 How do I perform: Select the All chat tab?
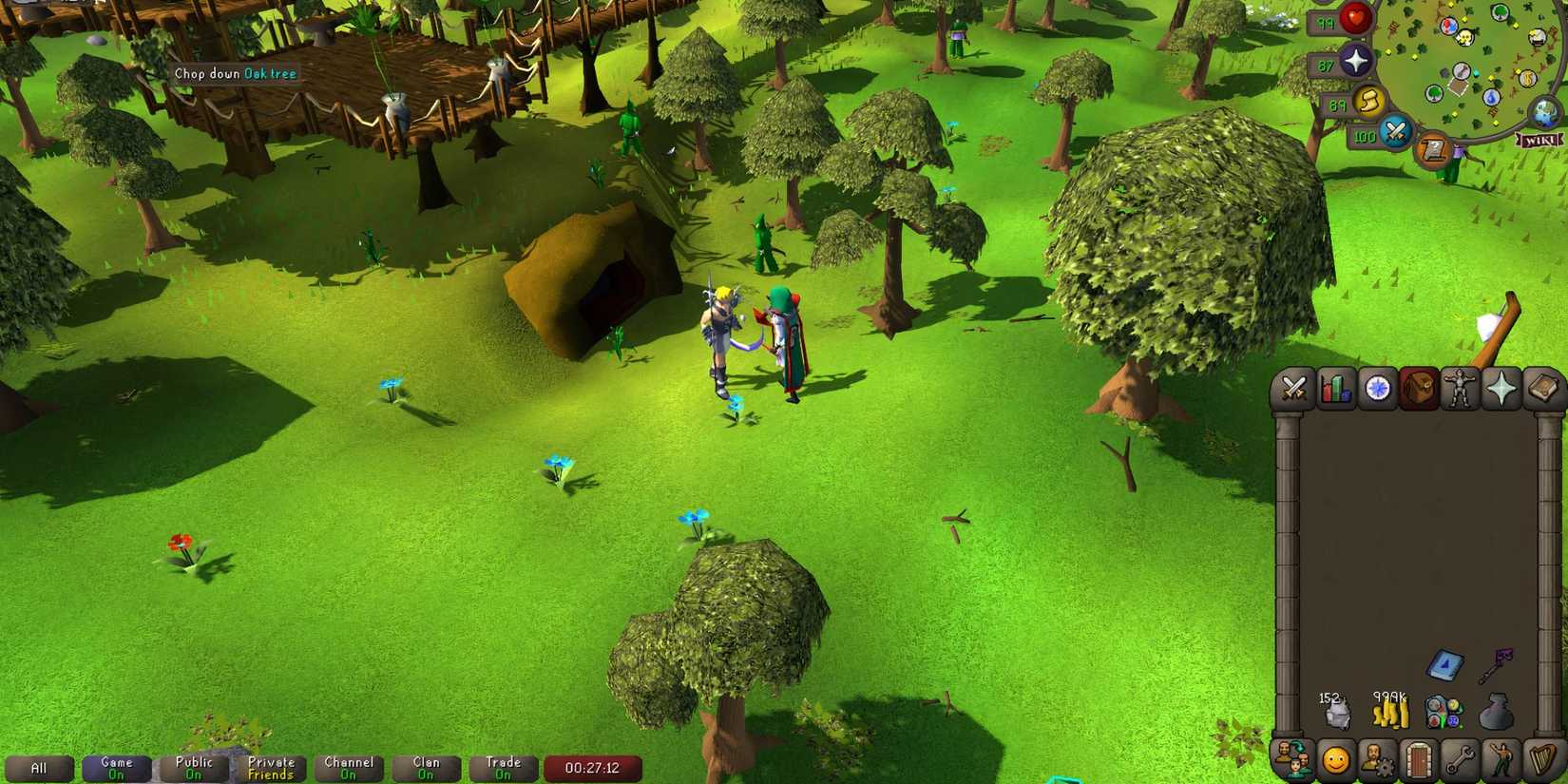coord(40,768)
